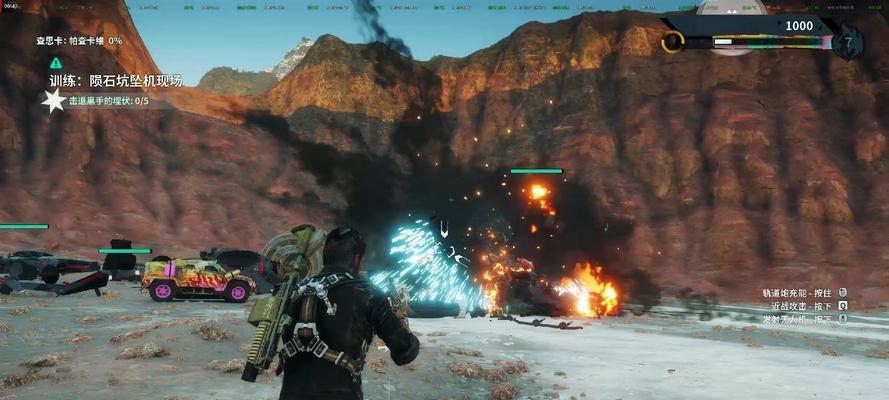Click the white star objective marker

coord(53,100)
